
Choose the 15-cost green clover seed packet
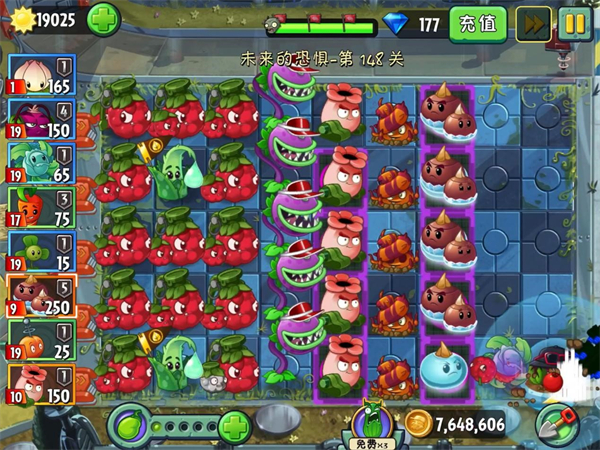(41, 251)
